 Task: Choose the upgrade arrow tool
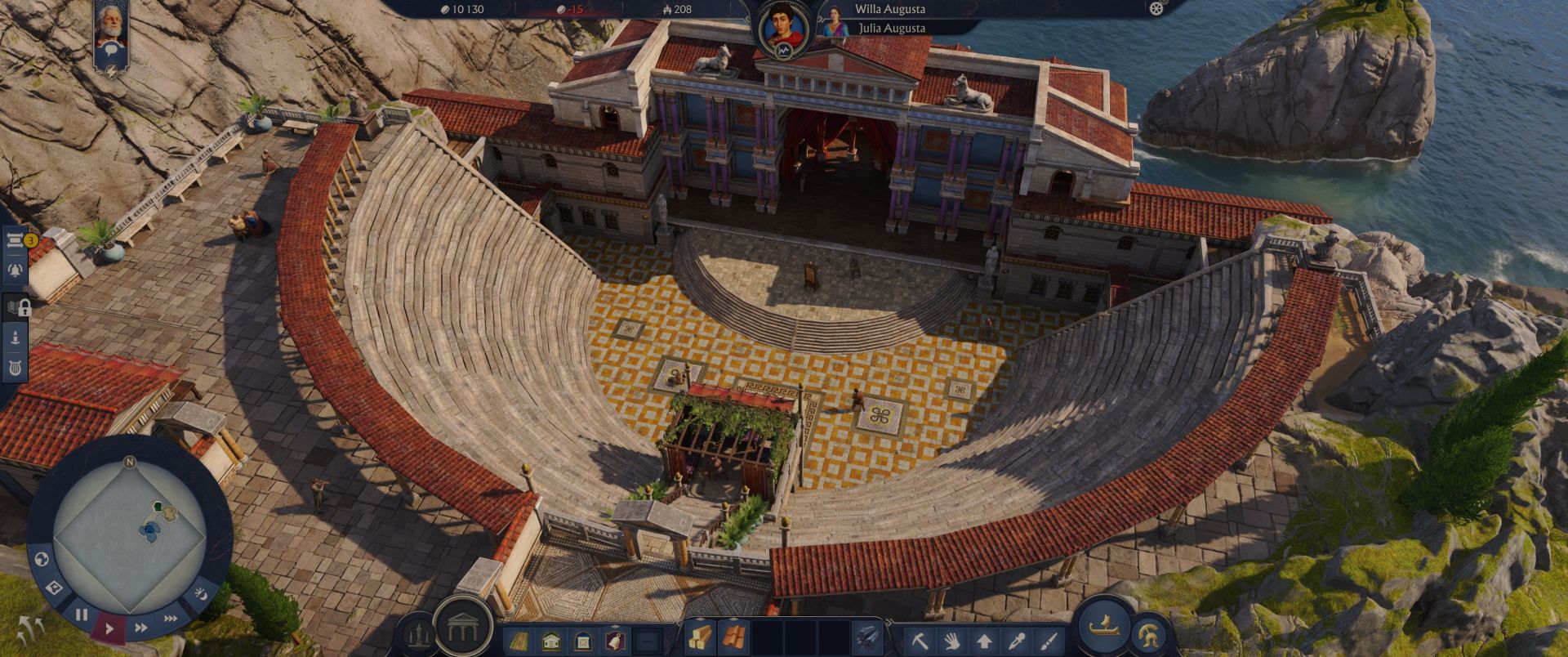(984, 641)
